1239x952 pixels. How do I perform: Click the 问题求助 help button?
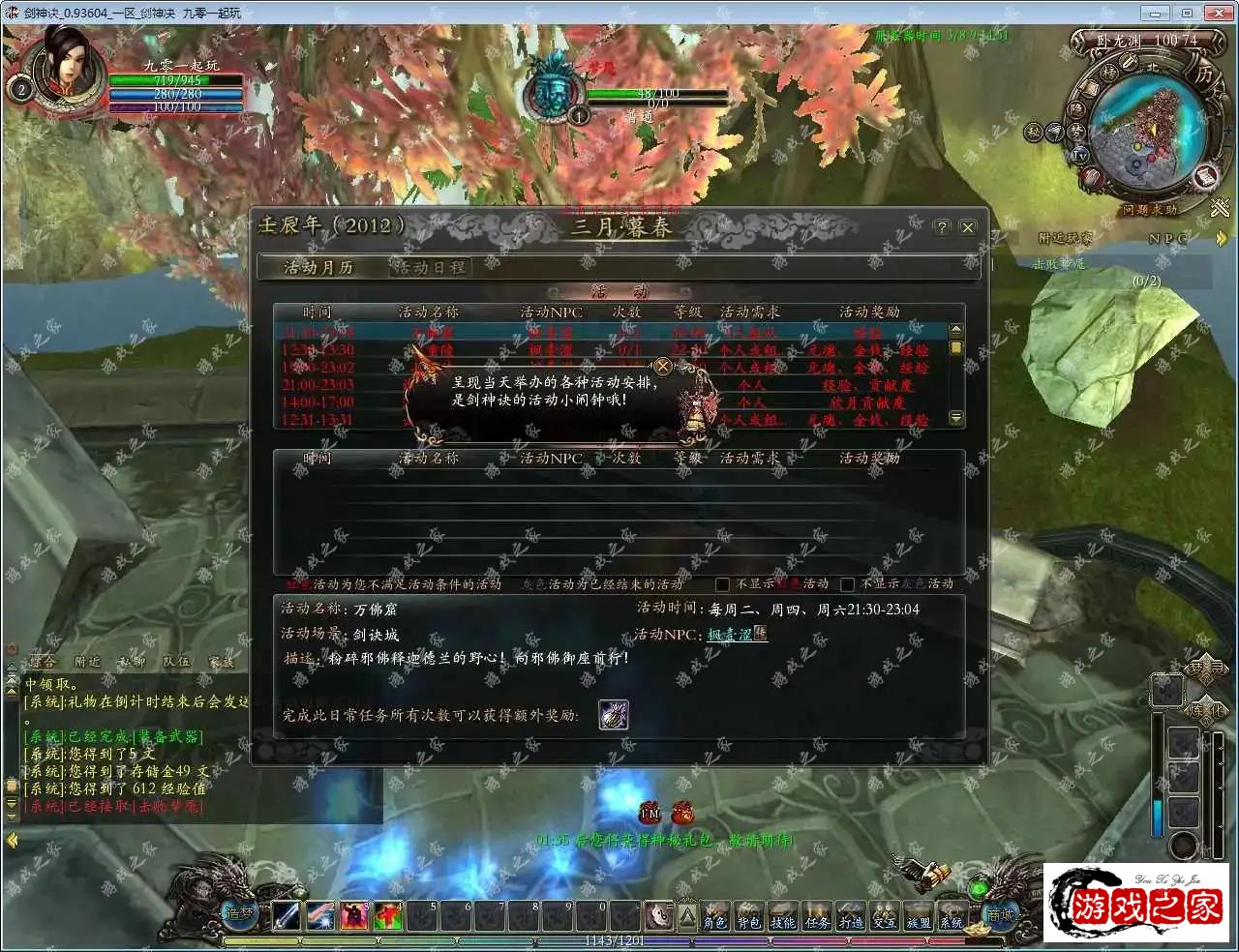click(x=1149, y=209)
